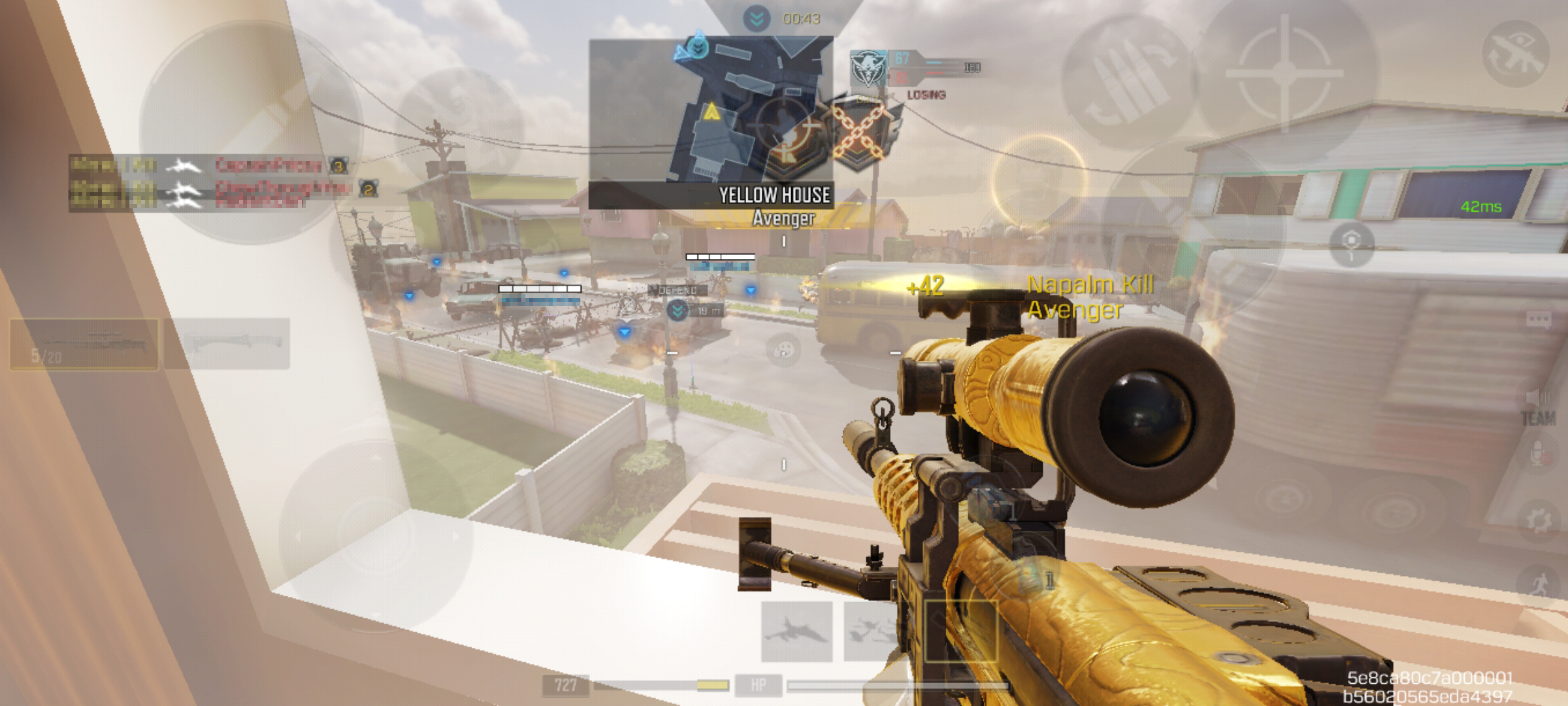1568x706 pixels.
Task: Tap the jet icon beside CaptainPricey kill
Action: pos(184,165)
